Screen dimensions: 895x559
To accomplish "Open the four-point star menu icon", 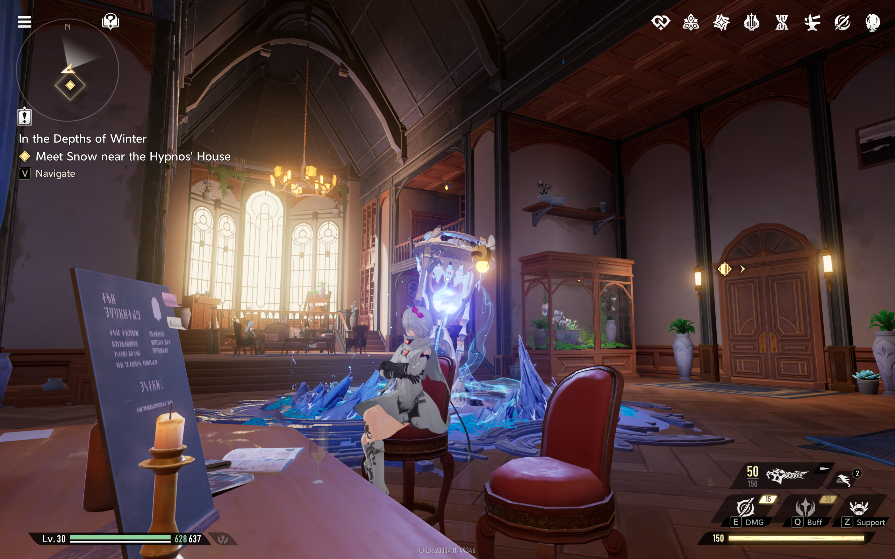I will click(x=721, y=22).
